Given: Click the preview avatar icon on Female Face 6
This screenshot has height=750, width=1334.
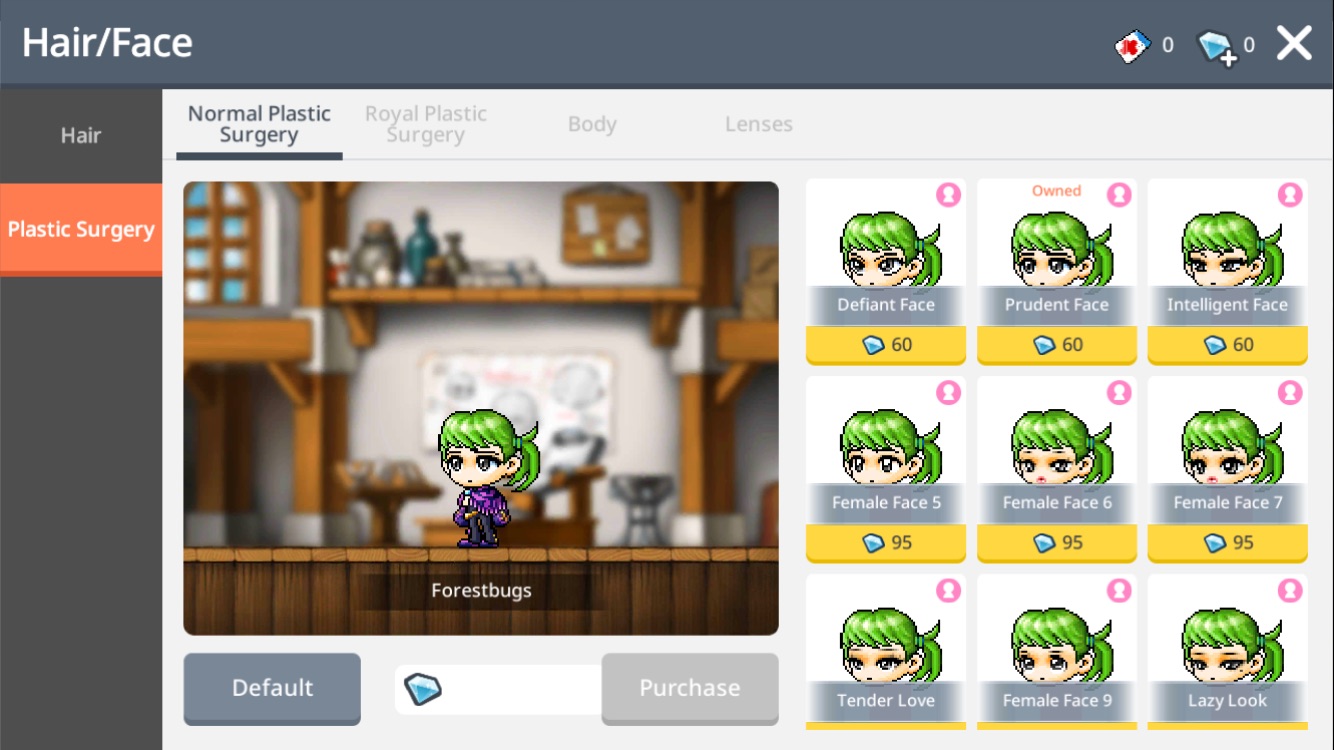Looking at the screenshot, I should tap(1119, 390).
